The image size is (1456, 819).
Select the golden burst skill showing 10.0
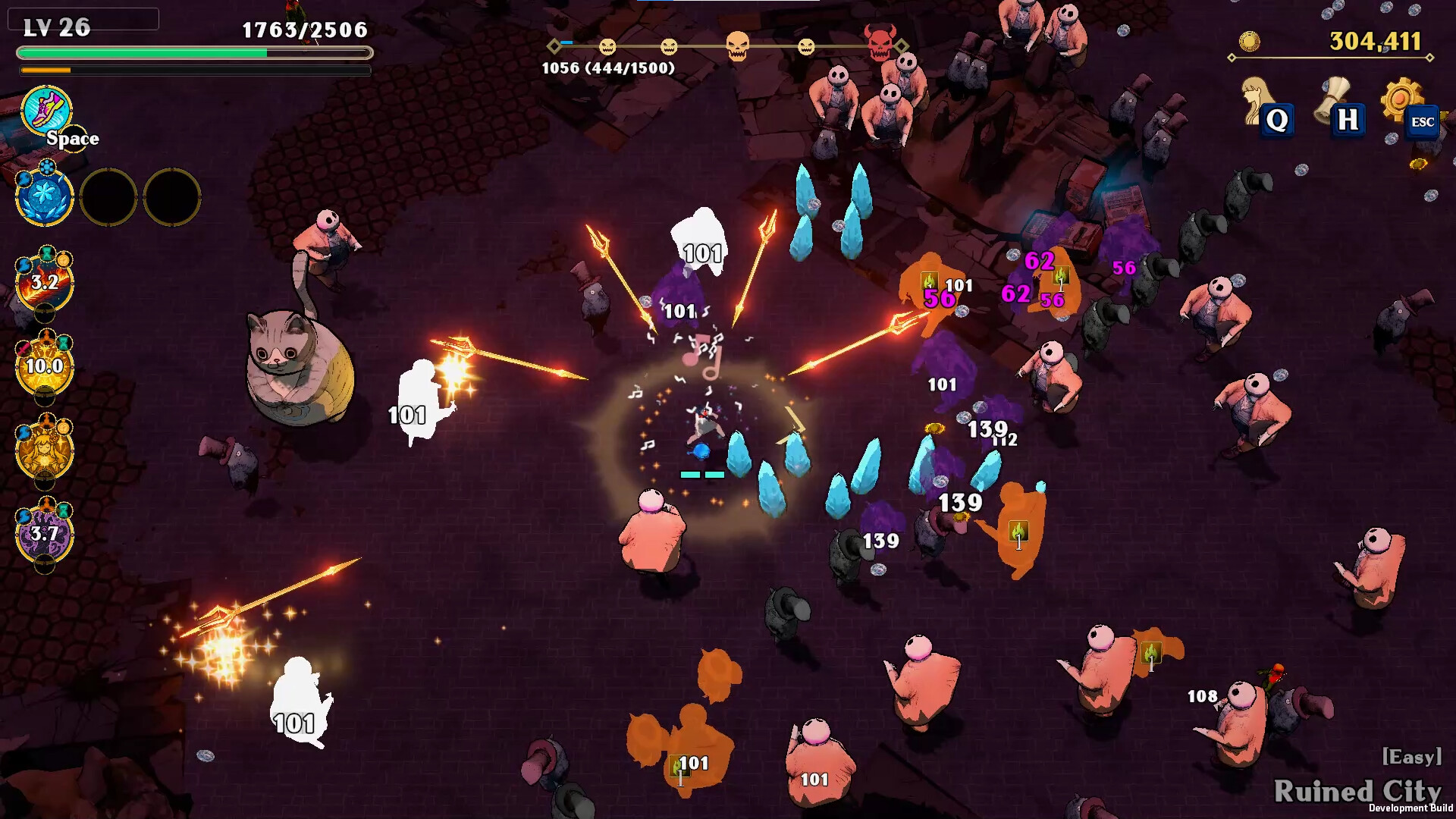(x=45, y=366)
